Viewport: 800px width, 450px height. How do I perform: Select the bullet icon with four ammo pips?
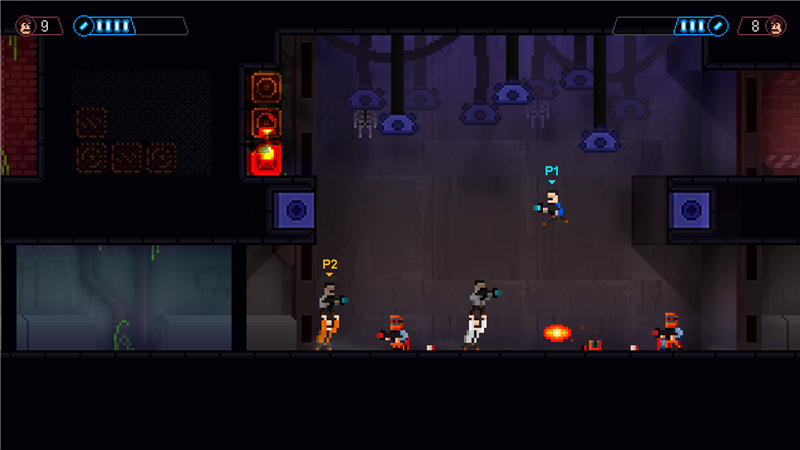pos(84,26)
